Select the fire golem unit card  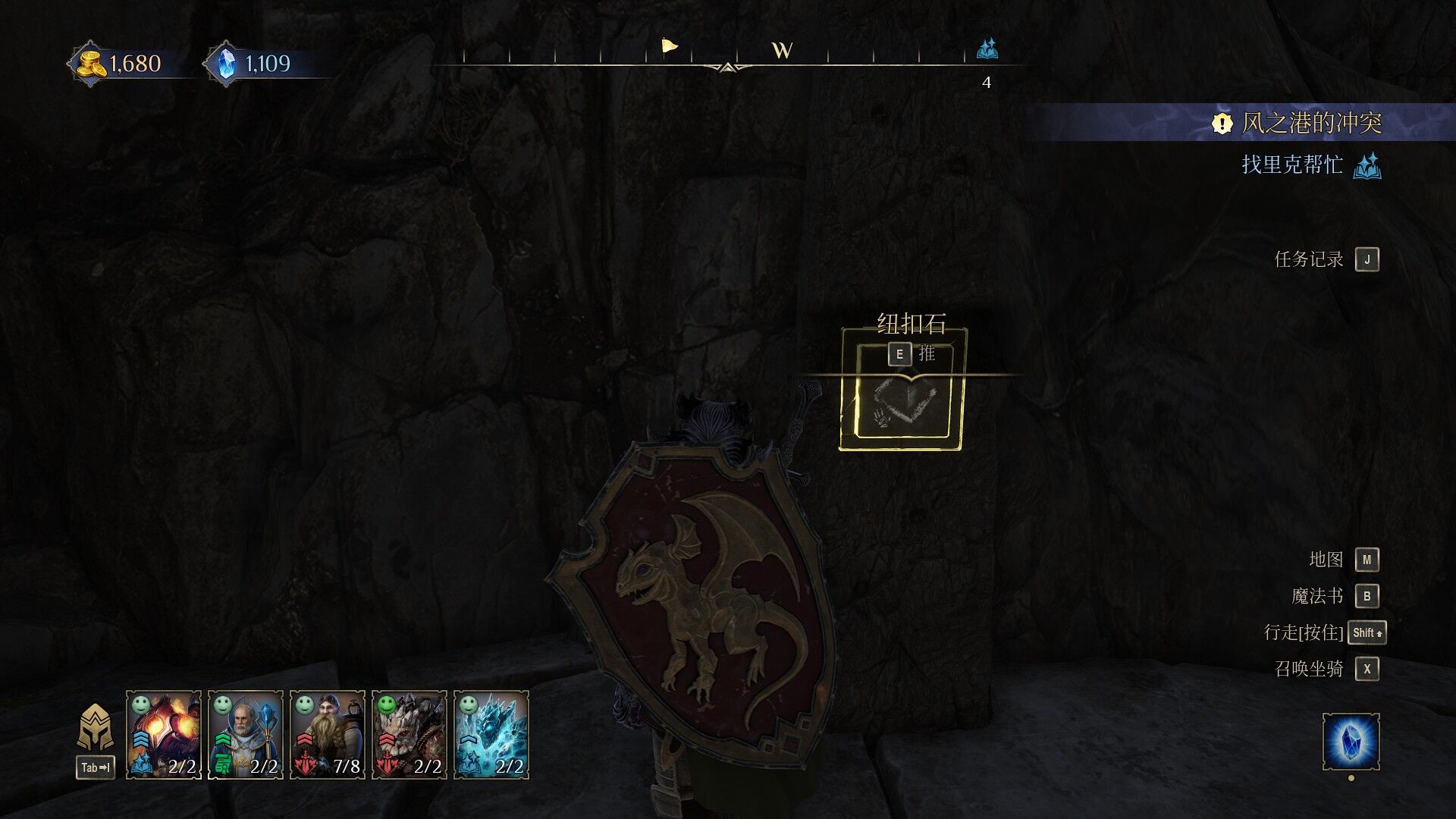coord(163,734)
